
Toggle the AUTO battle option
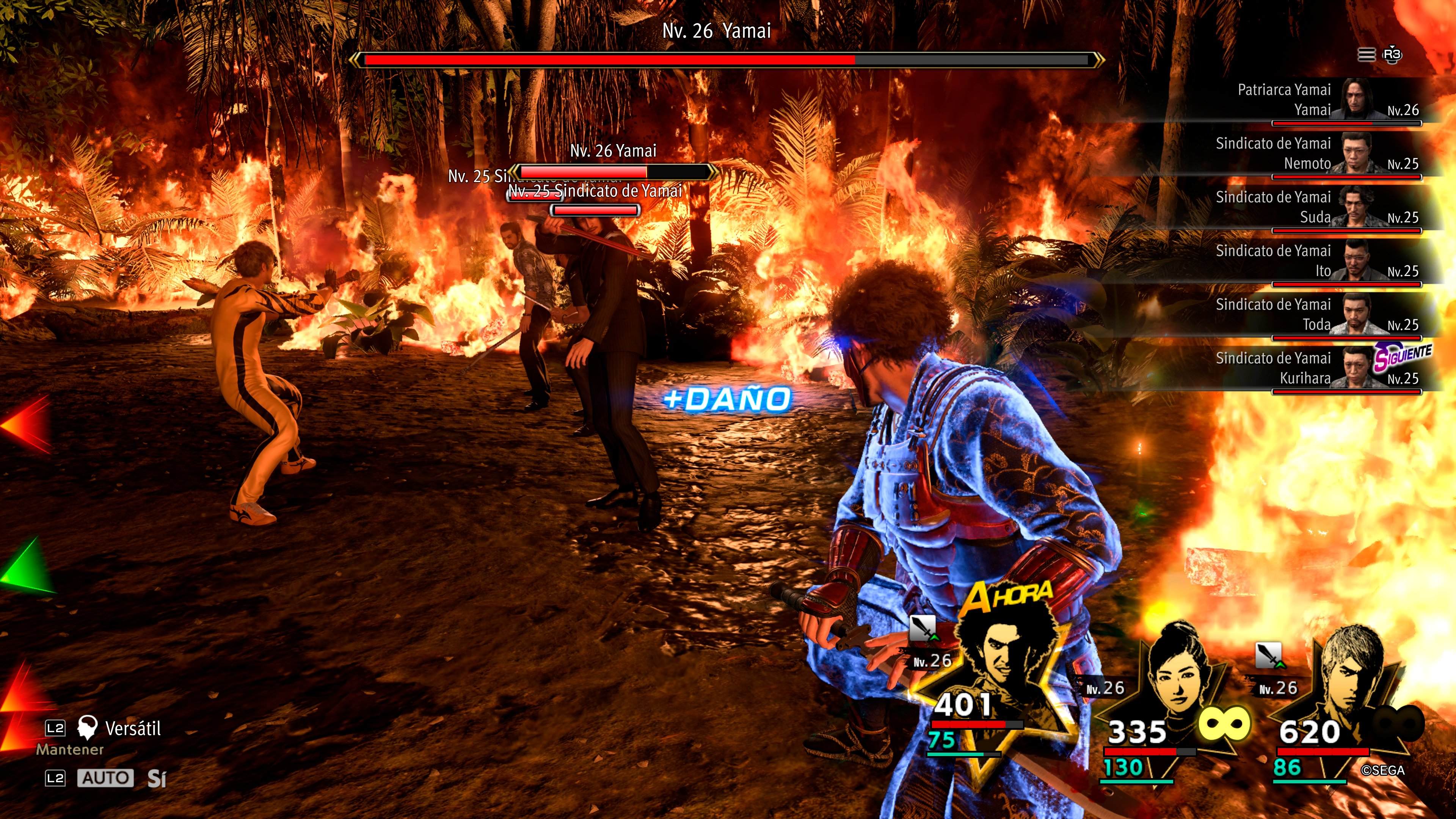pyautogui.click(x=105, y=778)
